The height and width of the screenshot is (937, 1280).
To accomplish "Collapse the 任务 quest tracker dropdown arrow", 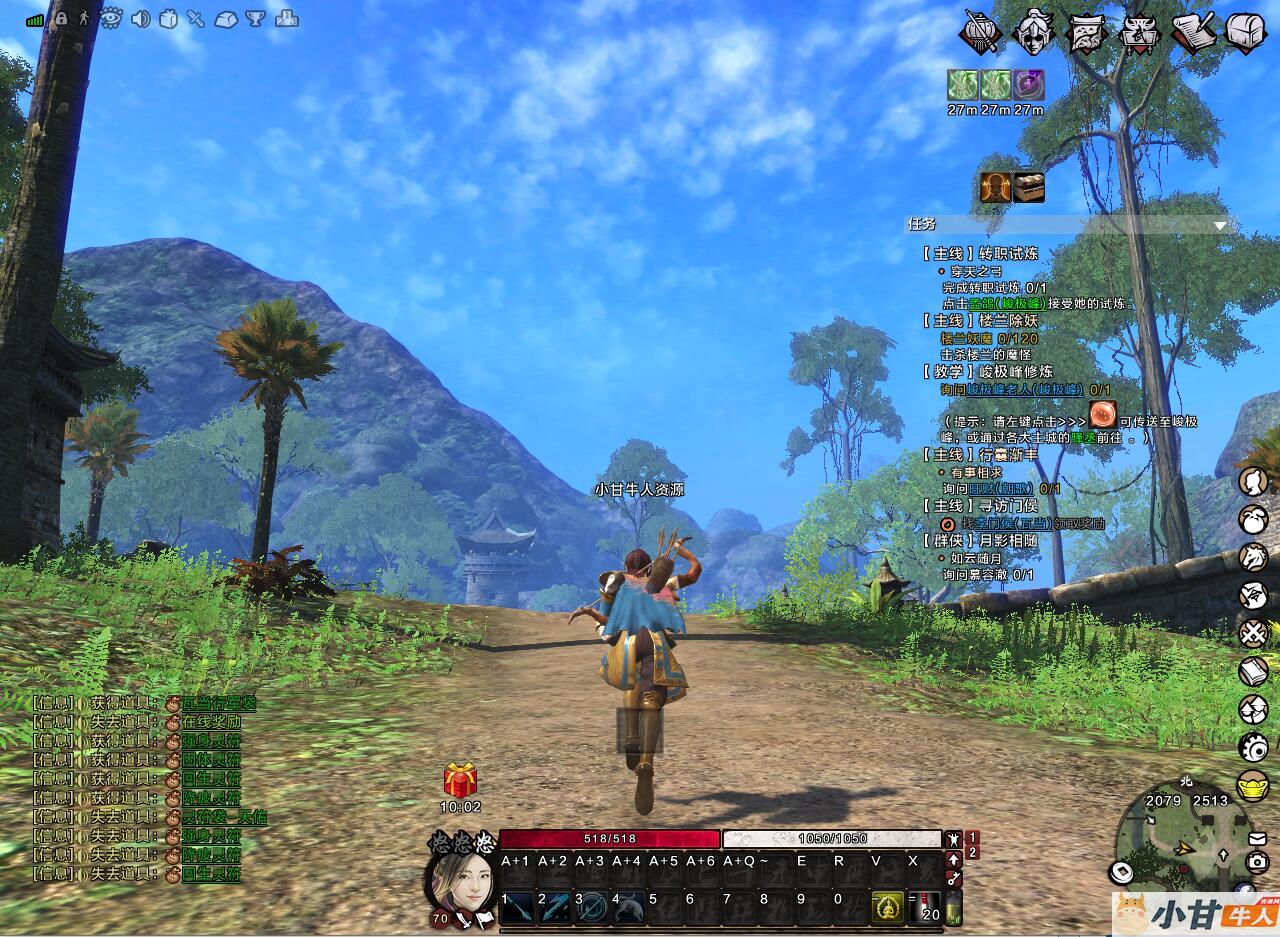I will coord(1219,226).
